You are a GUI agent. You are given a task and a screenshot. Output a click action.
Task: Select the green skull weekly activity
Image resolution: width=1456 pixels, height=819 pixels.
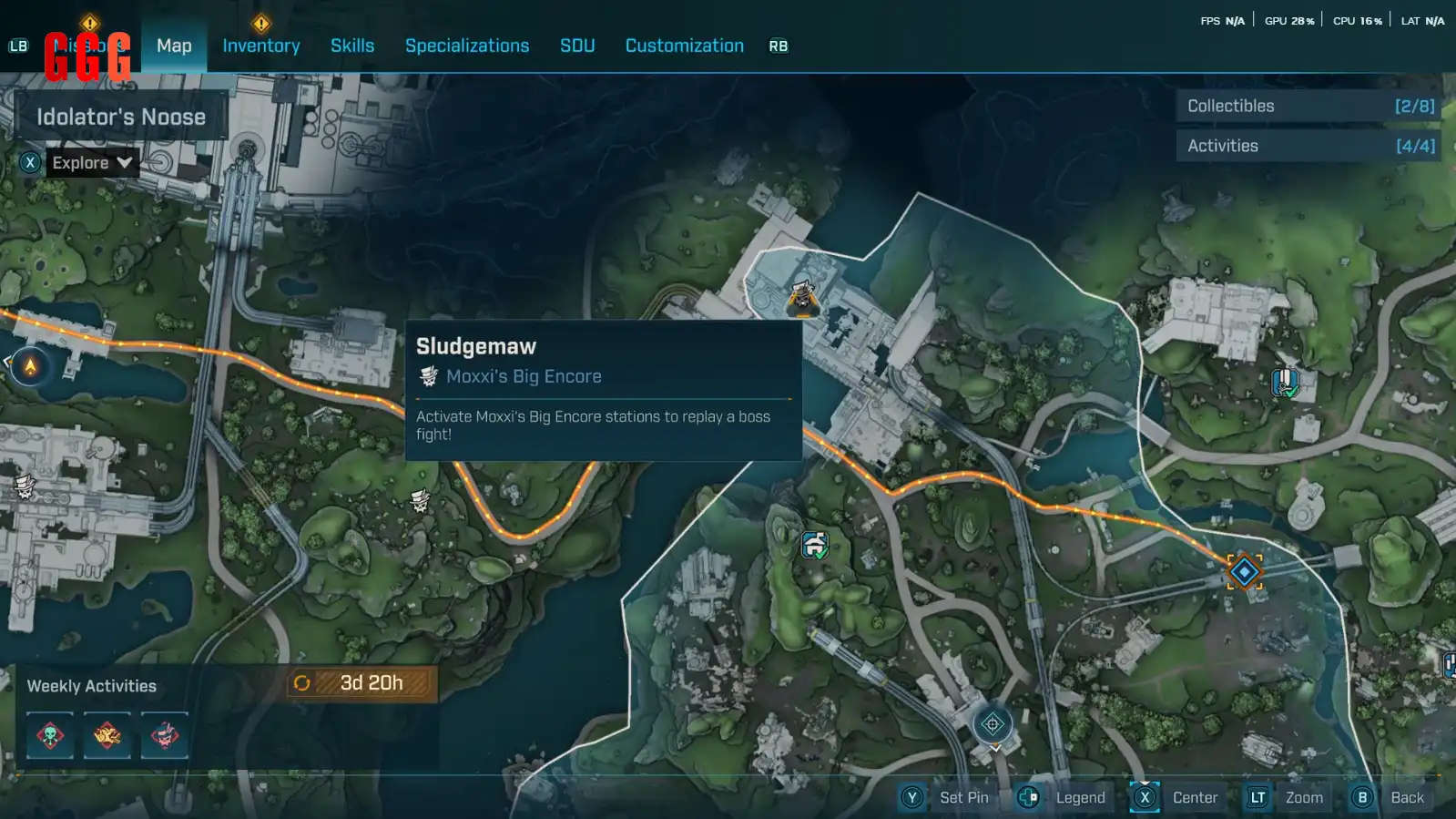coord(50,735)
